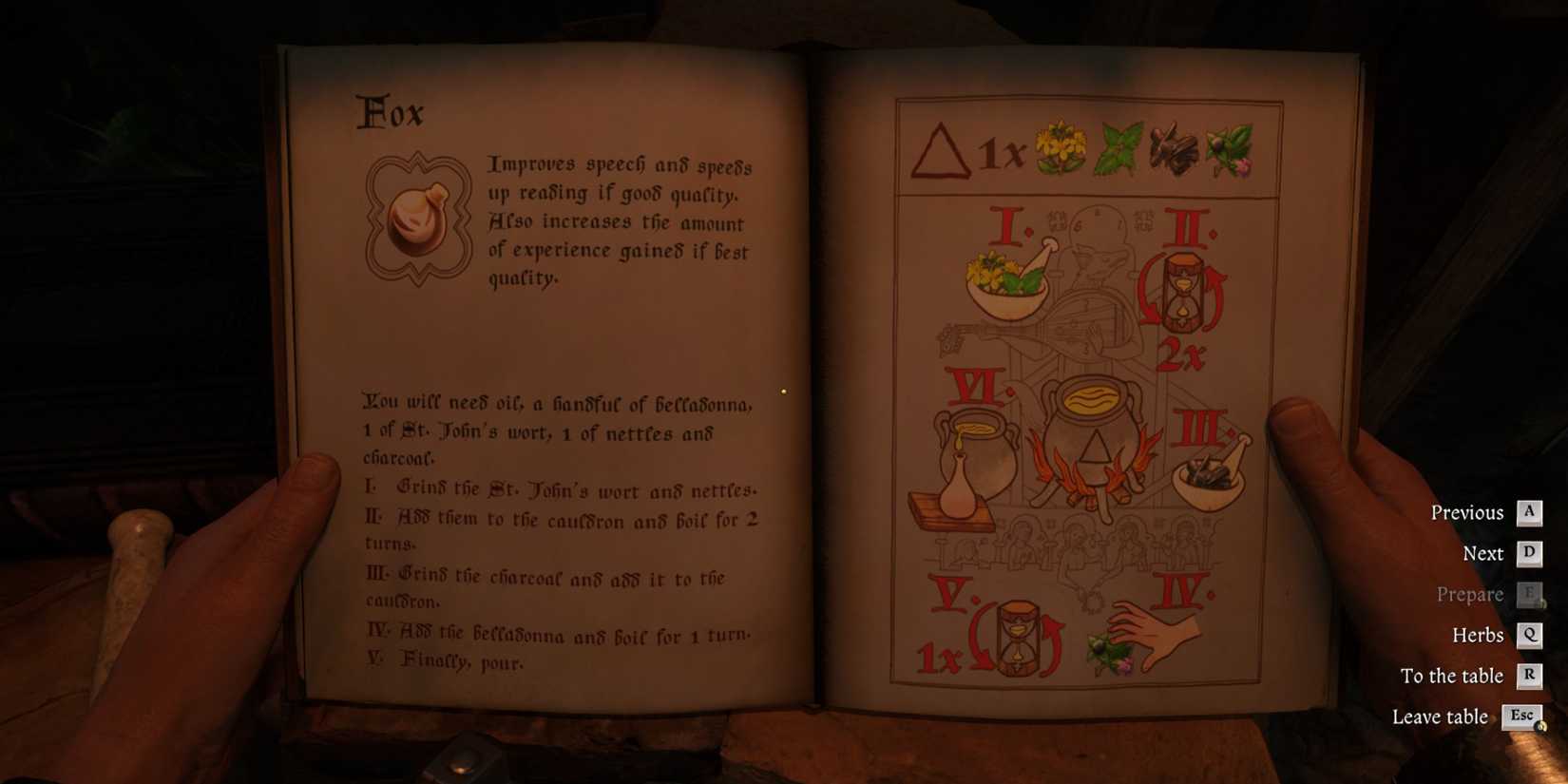Viewport: 1568px width, 784px height.
Task: Click the oil triangle symbol on the recipe
Action: click(x=939, y=152)
